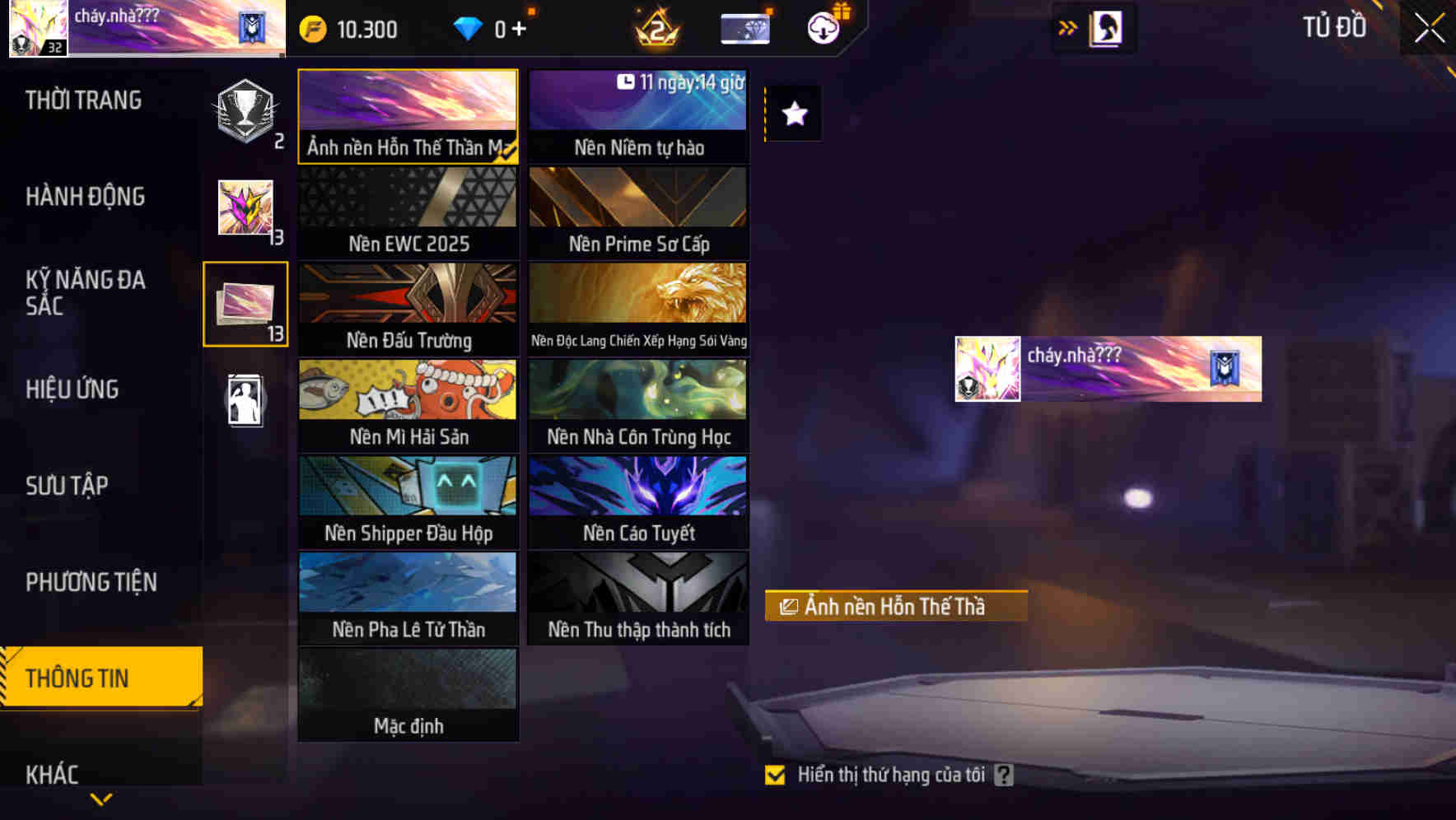Toggle the star favorite marker
The width and height of the screenshot is (1456, 820).
pos(793,114)
